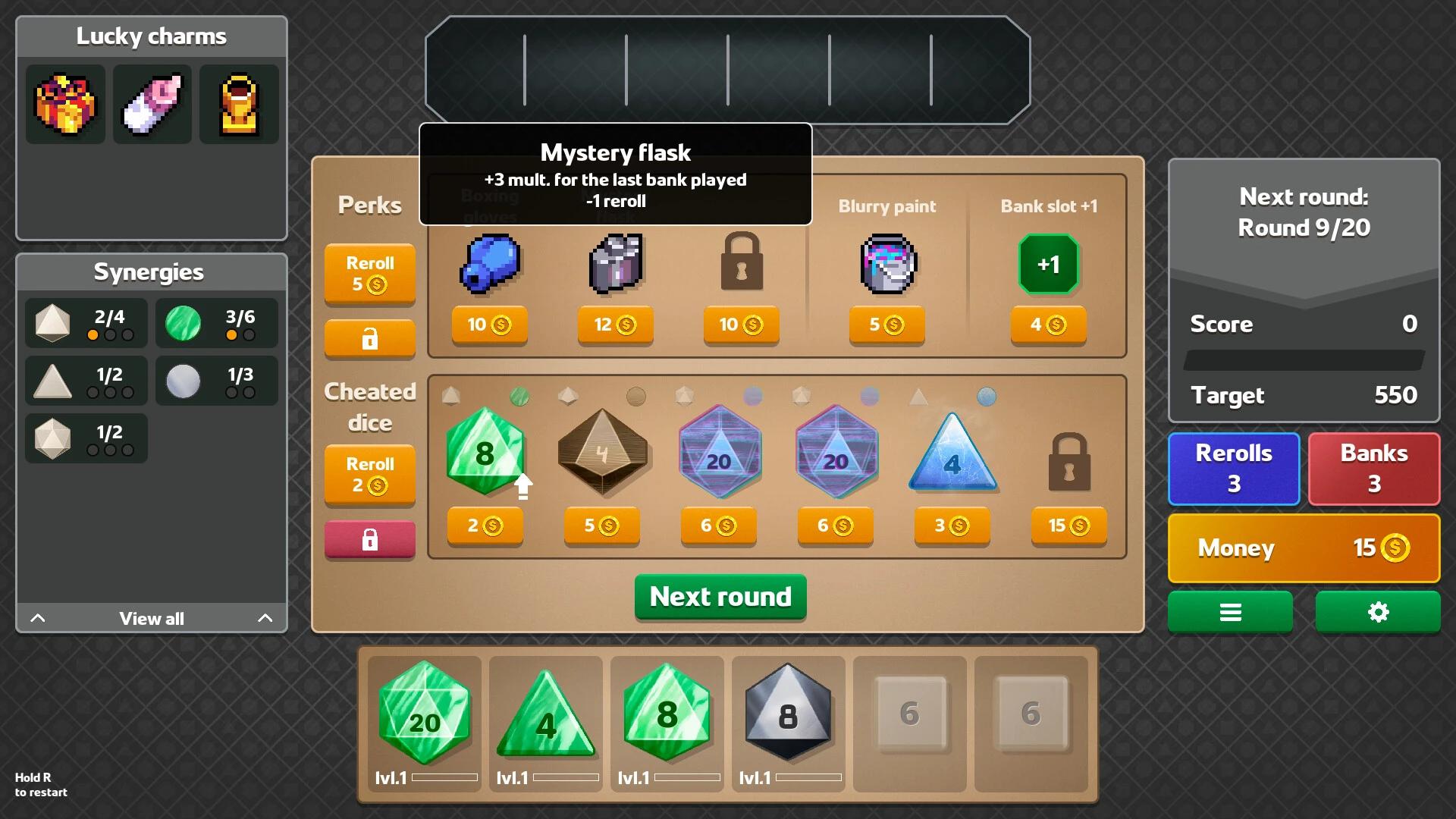Select the Blurry paint perk
1456x819 pixels.
point(886,325)
